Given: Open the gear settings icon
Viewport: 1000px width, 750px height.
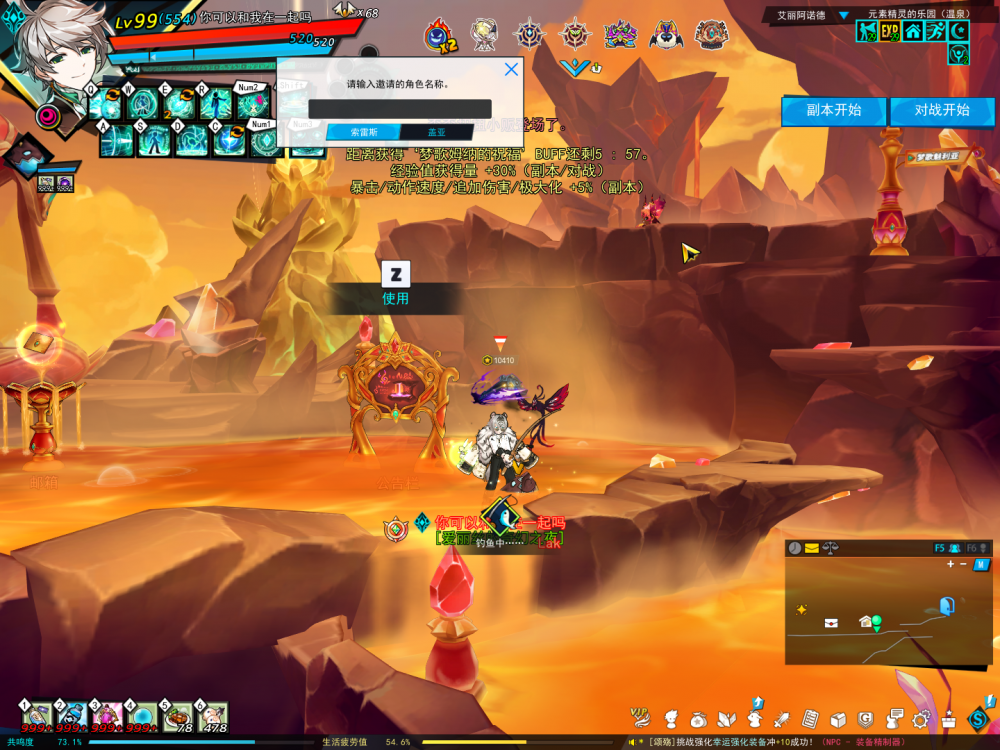Looking at the screenshot, I should [921, 718].
